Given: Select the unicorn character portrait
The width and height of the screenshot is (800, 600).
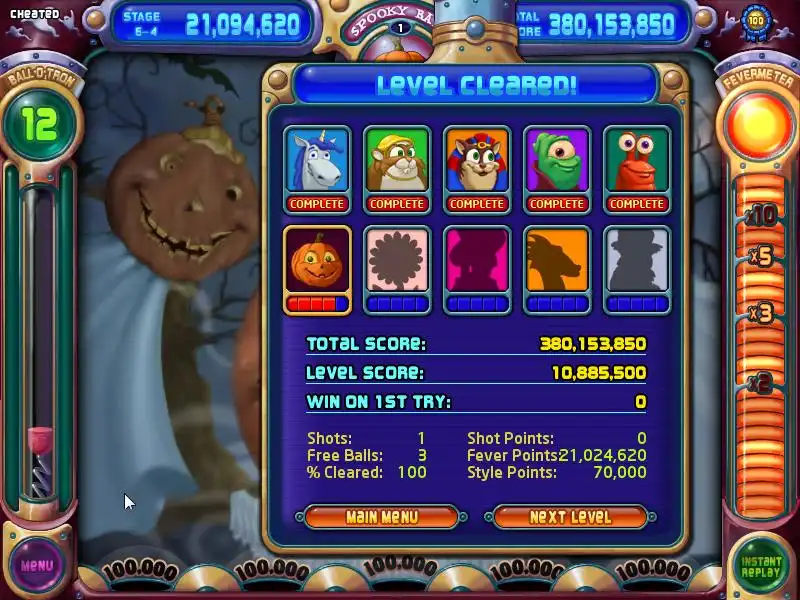Looking at the screenshot, I should 317,162.
